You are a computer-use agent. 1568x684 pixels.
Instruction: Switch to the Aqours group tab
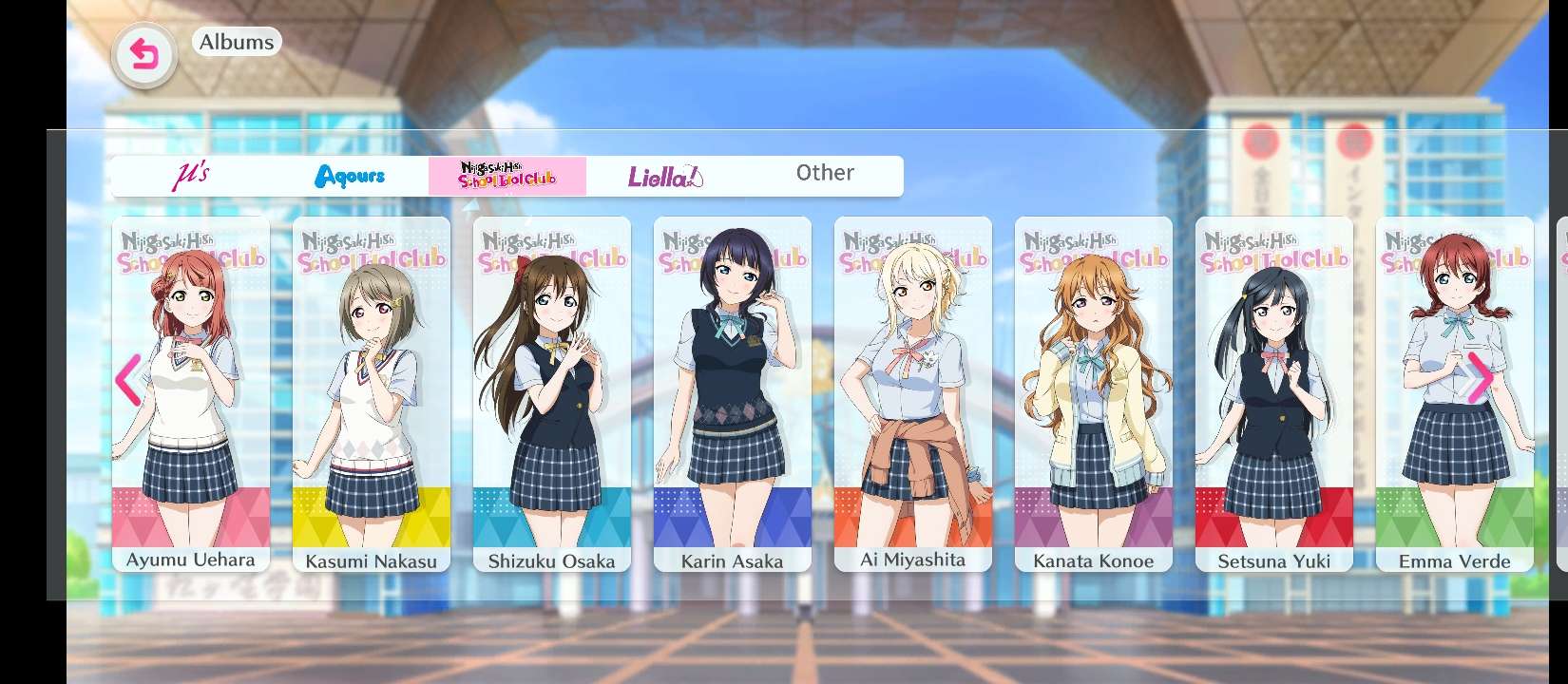tap(350, 176)
